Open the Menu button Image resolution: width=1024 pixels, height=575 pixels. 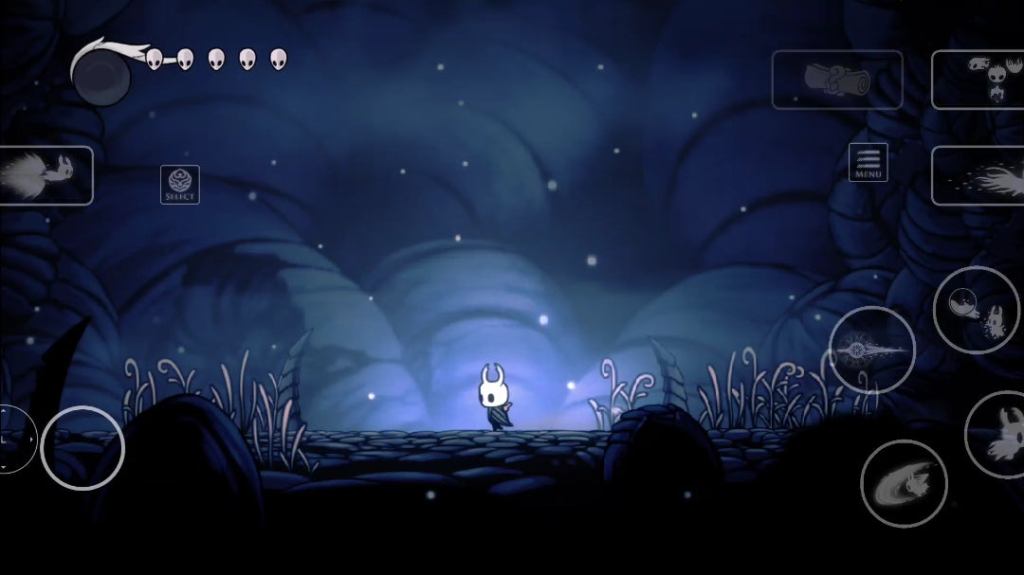[868, 163]
